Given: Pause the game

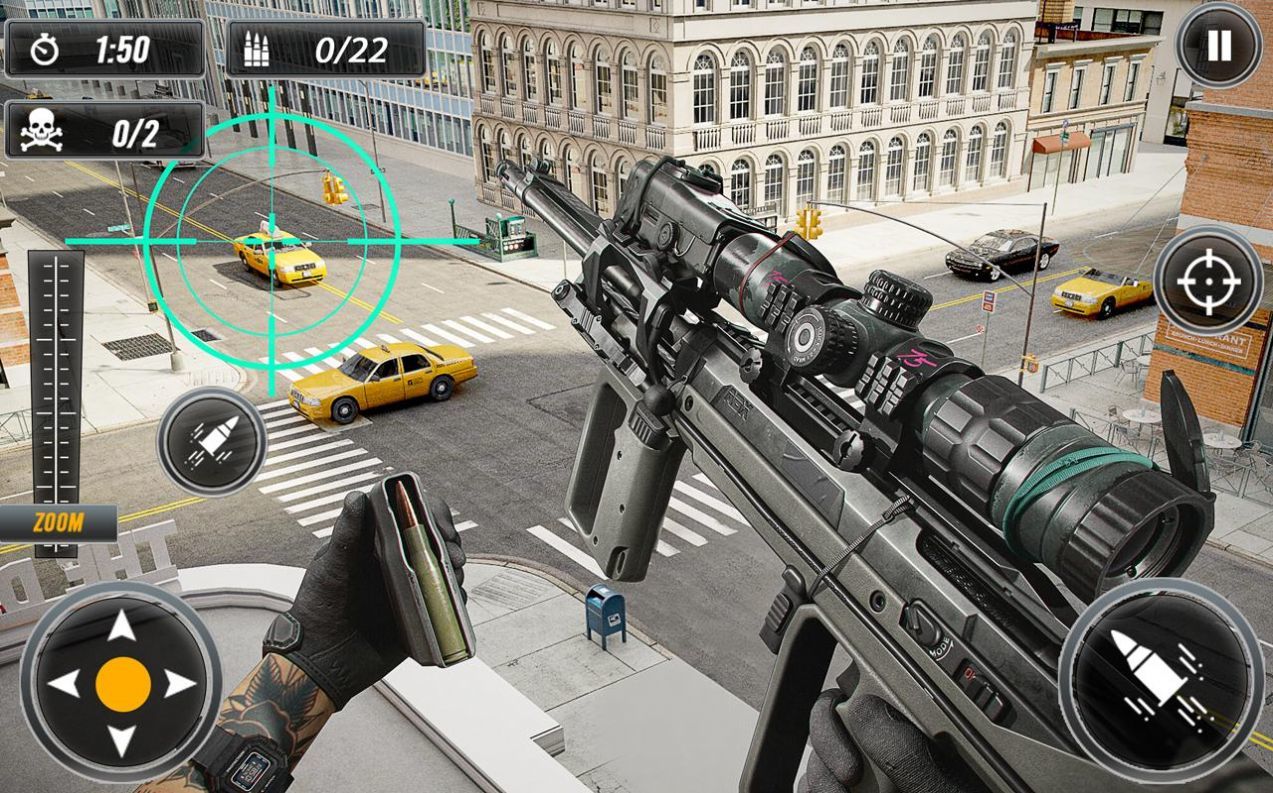Looking at the screenshot, I should pyautogui.click(x=1217, y=45).
